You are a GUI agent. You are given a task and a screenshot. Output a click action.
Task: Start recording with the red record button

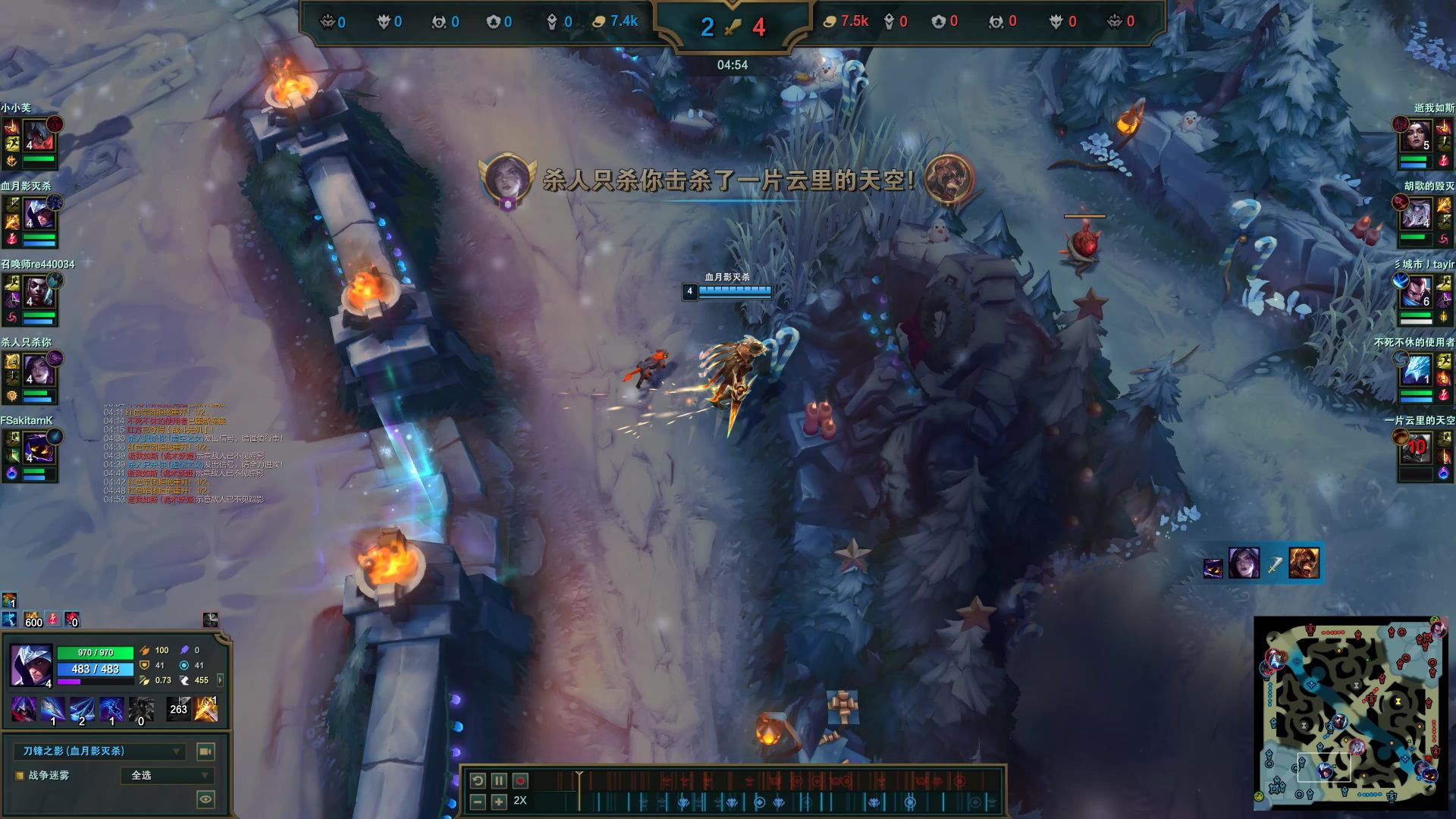click(x=520, y=780)
